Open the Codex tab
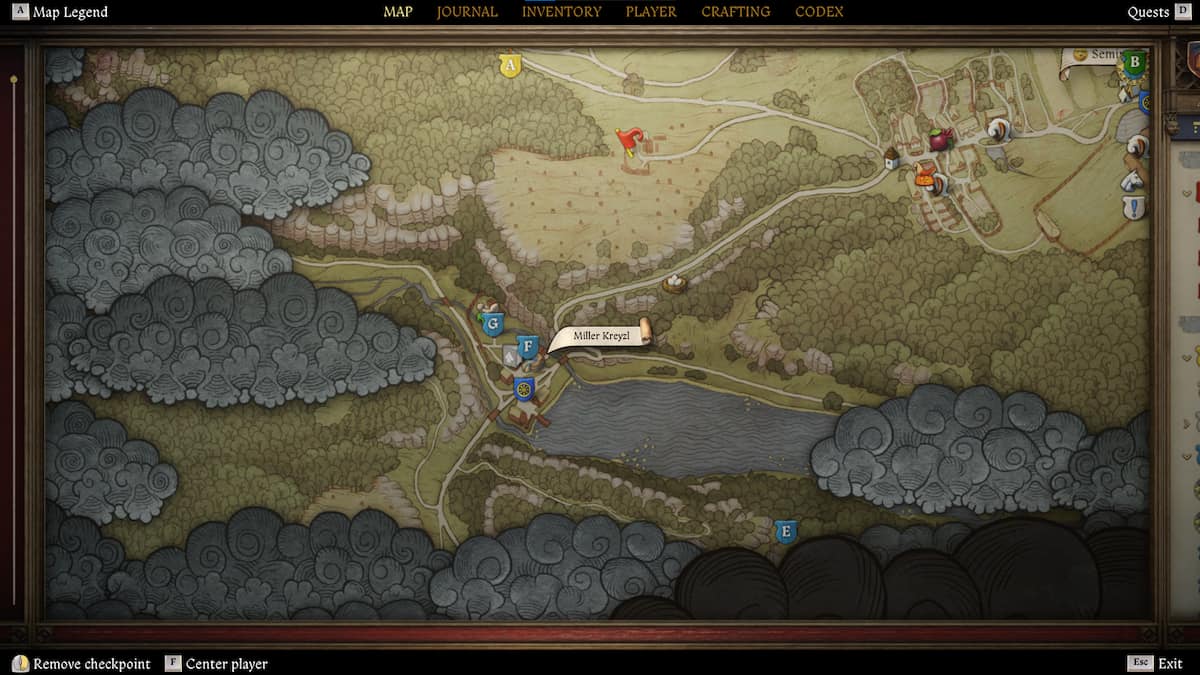 pyautogui.click(x=819, y=12)
